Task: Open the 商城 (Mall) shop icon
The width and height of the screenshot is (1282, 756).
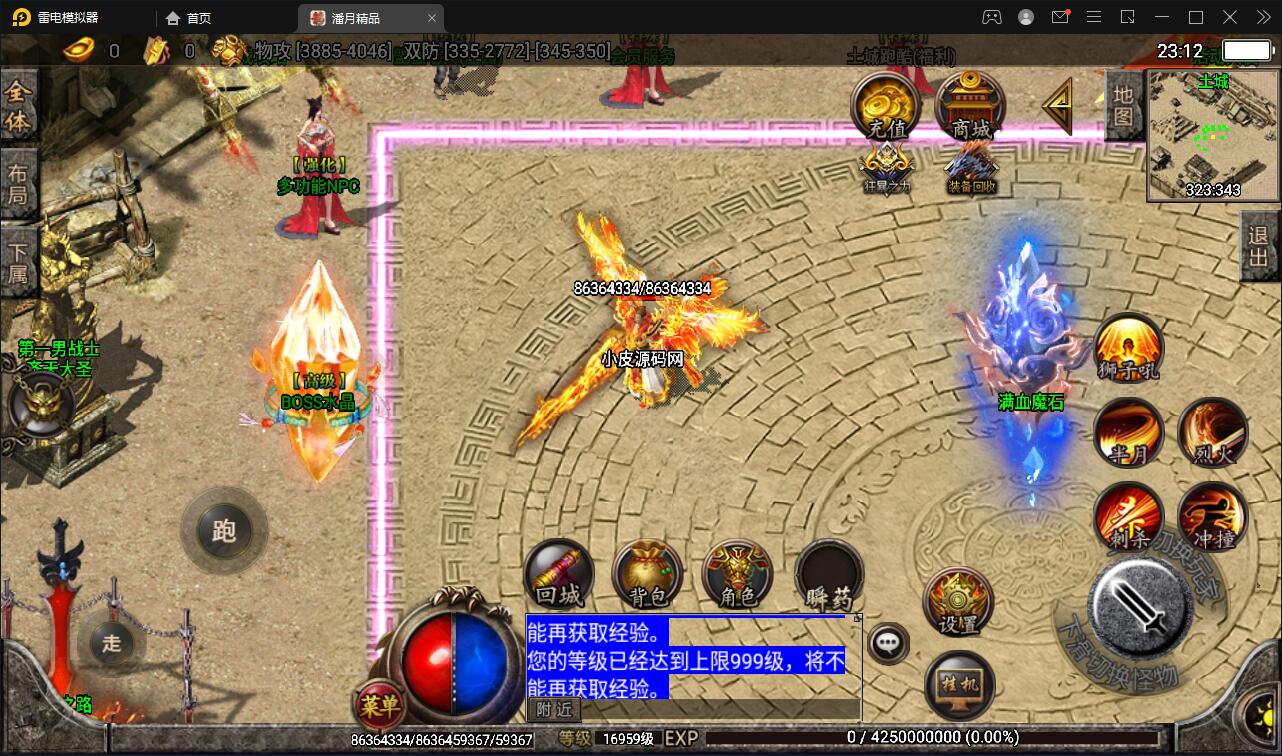Action: pyautogui.click(x=968, y=103)
